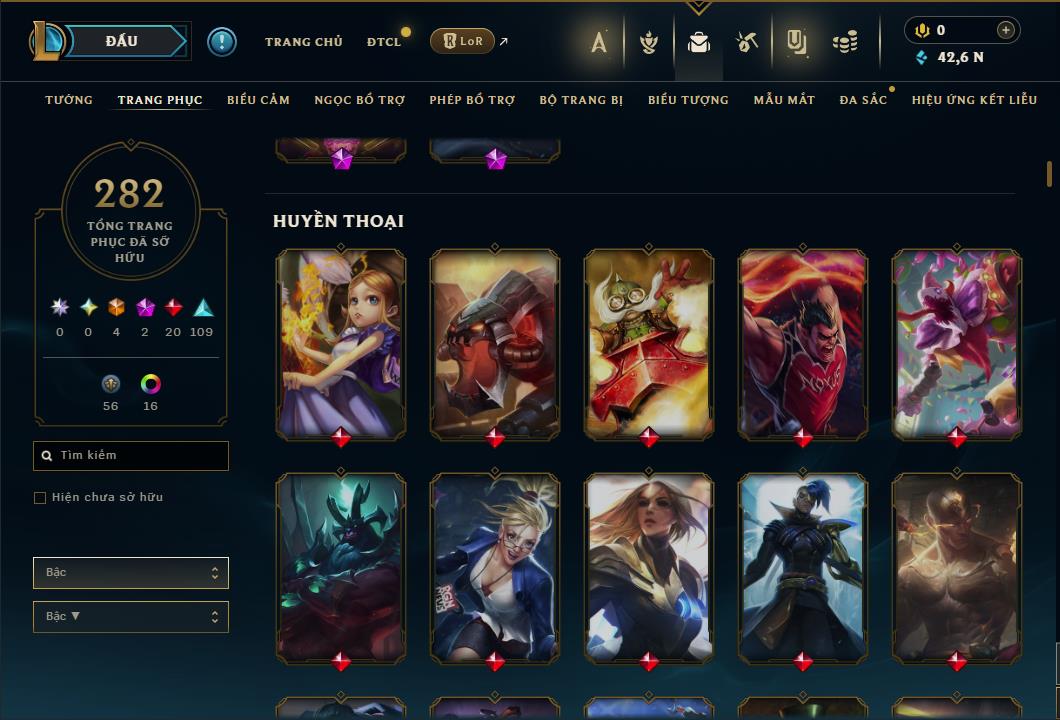This screenshot has height=720, width=1060.
Task: Open the ĐA SẮC tab
Action: [x=863, y=100]
